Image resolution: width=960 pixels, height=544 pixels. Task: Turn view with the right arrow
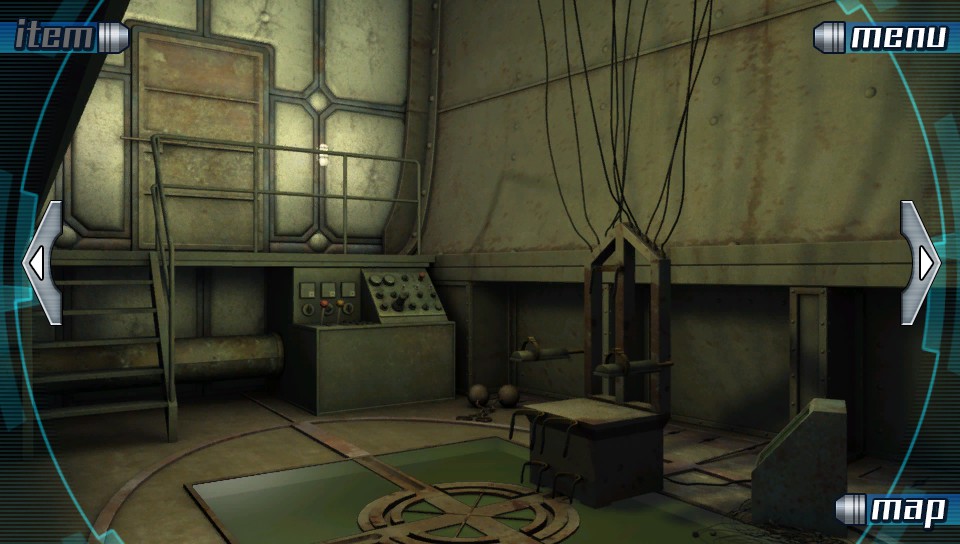[920, 263]
